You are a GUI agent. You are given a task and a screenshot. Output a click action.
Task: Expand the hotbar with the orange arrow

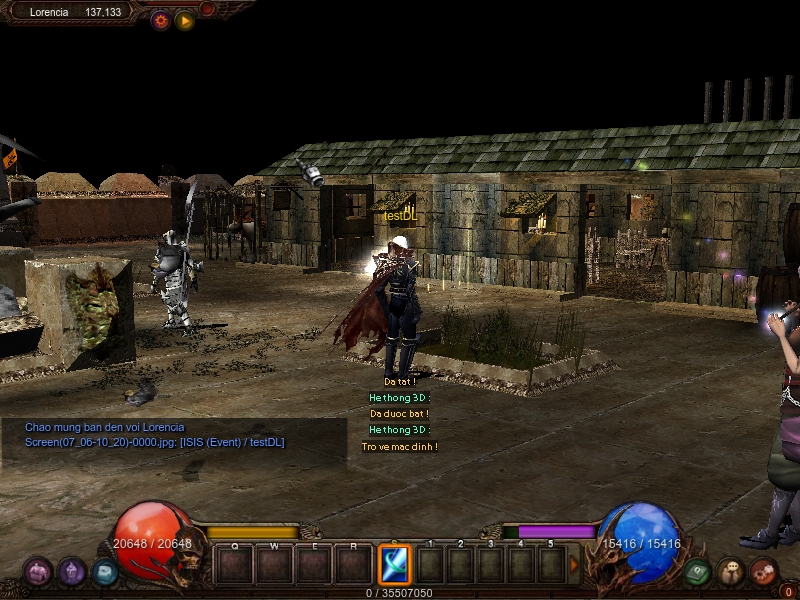[x=574, y=565]
